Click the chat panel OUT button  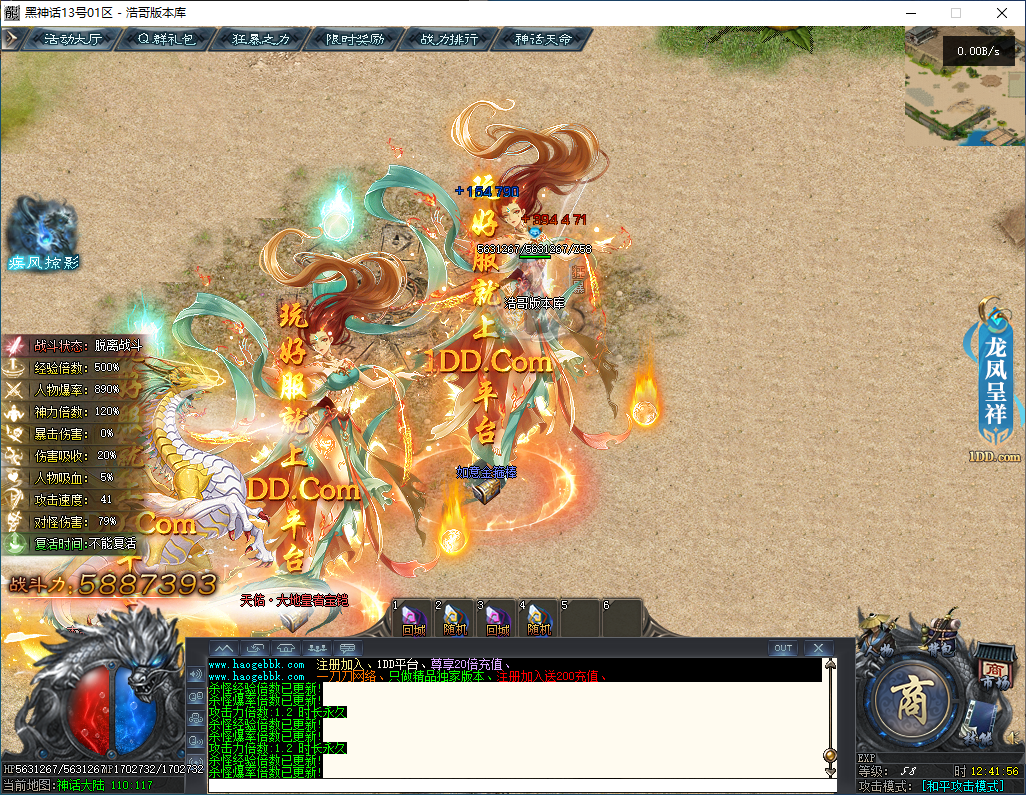coord(783,648)
